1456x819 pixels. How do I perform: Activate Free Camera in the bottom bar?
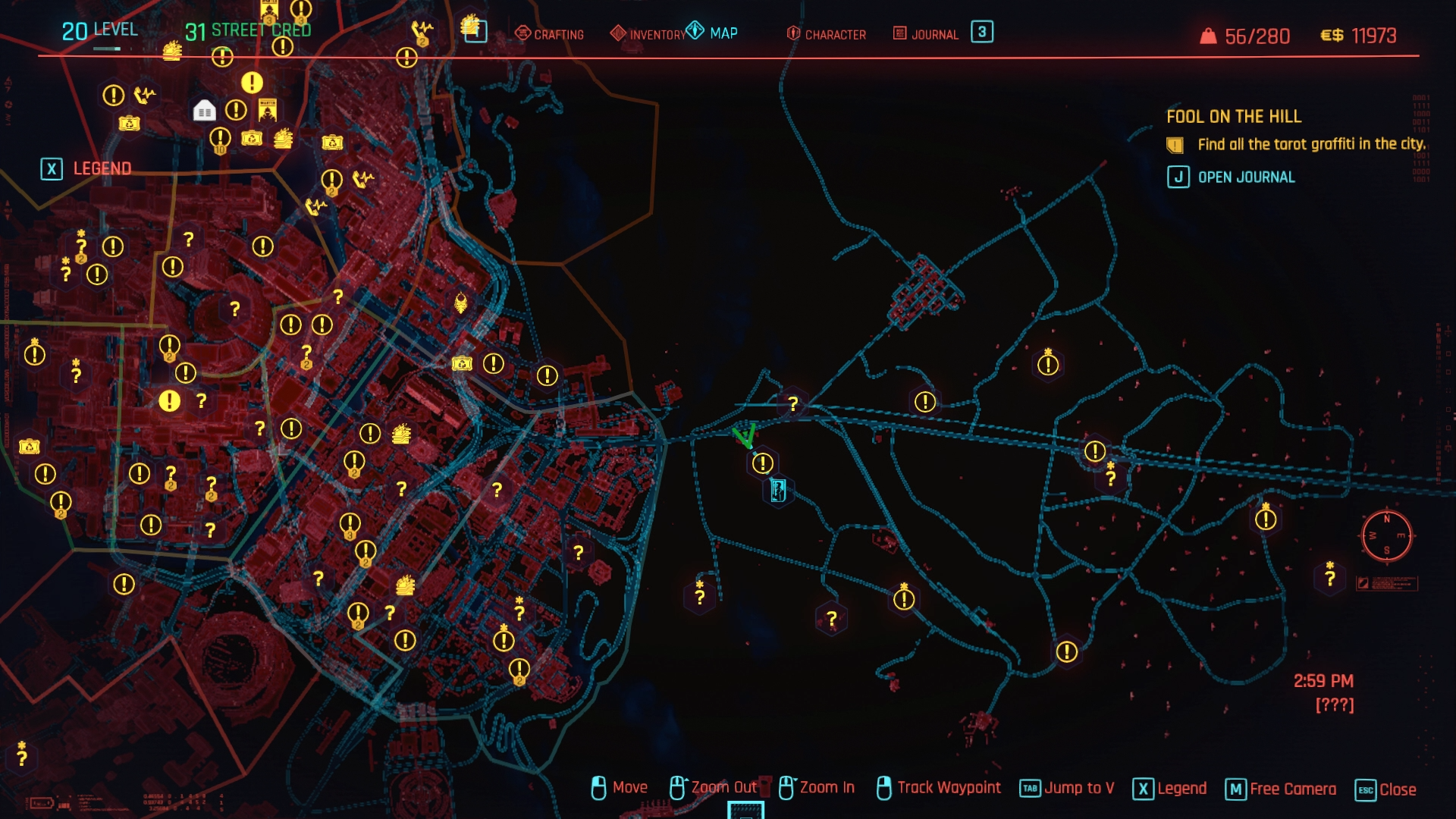point(1281,789)
